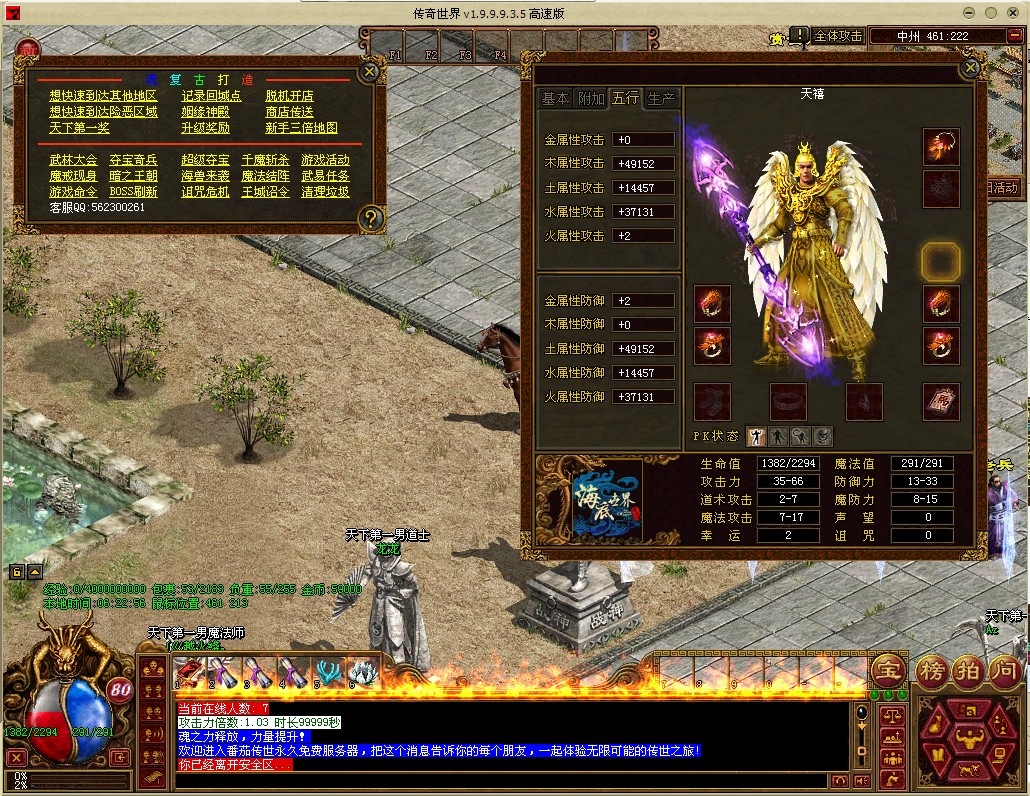Open the 宝 treasure shop button

click(886, 669)
